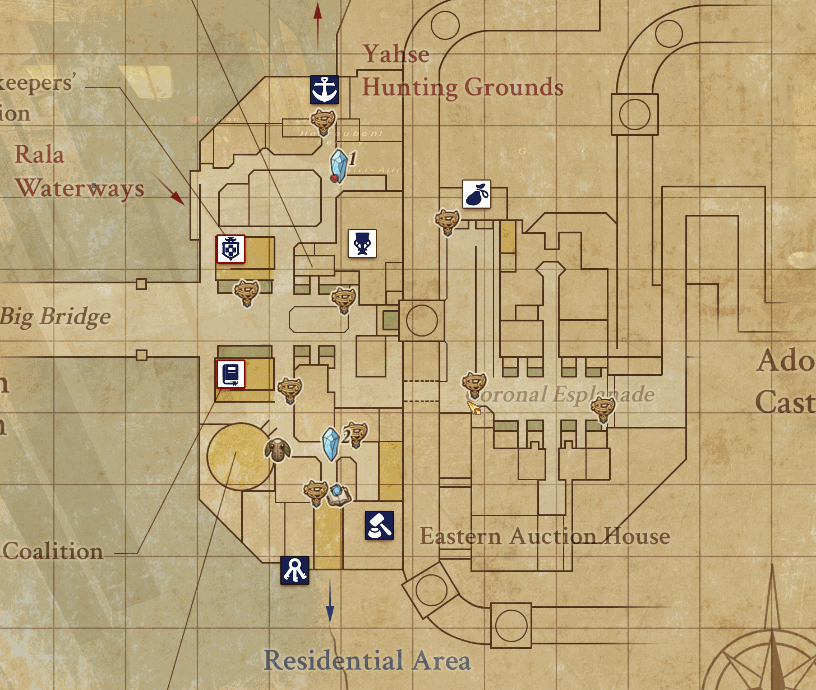
Task: Click the goblet trophy map icon
Action: click(x=362, y=243)
